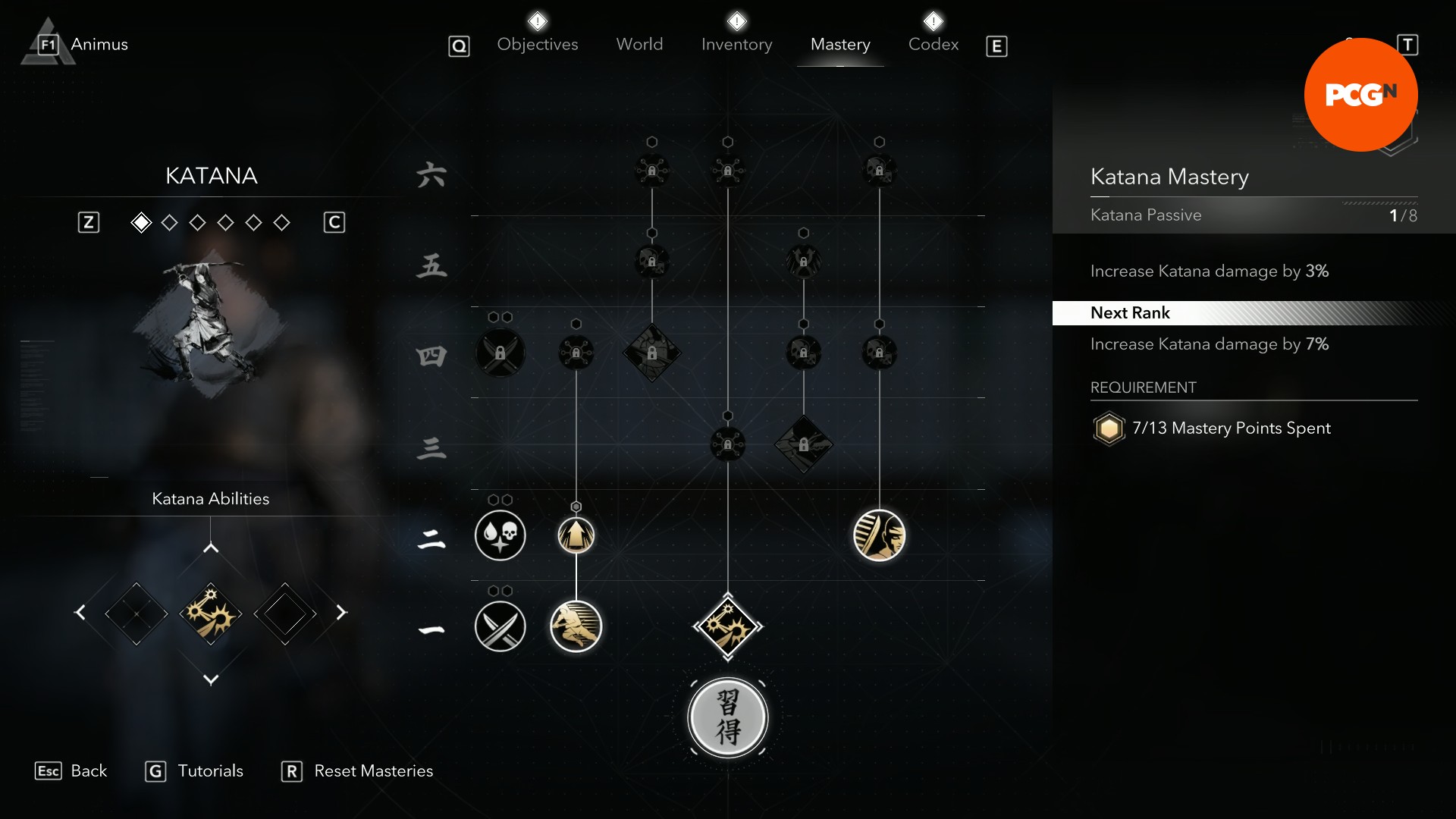Click the down arrow under Katana Abilities
Screen dimensions: 1456x819
(211, 679)
